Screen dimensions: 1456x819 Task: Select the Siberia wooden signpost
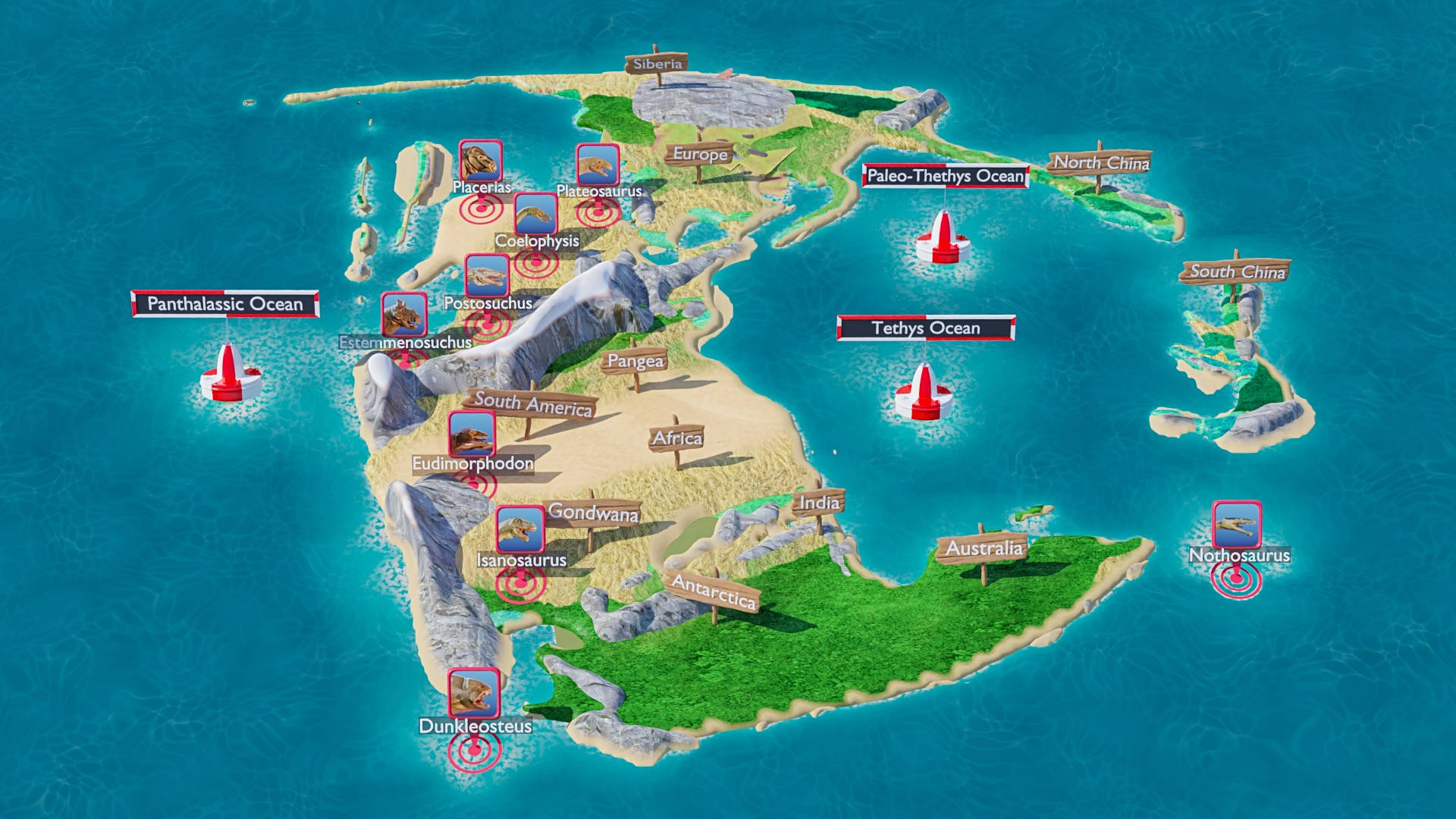(x=657, y=64)
